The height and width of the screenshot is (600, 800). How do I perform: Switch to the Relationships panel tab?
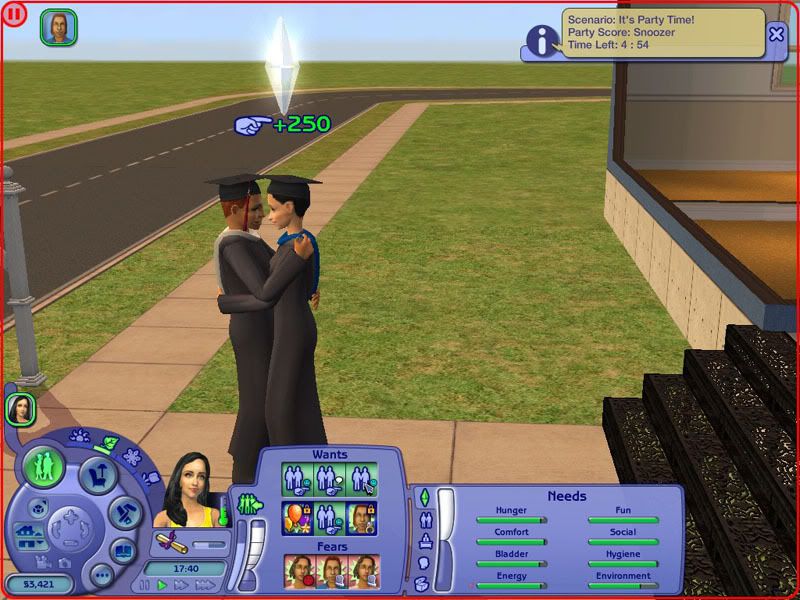click(x=424, y=519)
